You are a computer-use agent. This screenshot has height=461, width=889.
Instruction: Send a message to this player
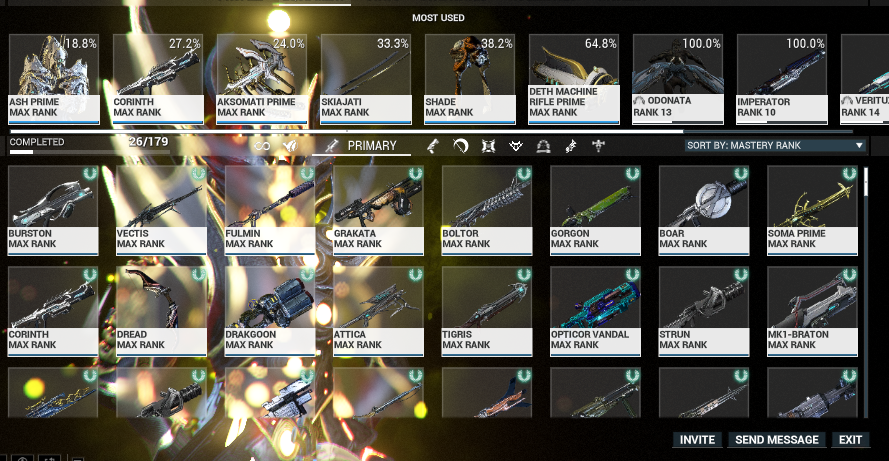point(777,440)
